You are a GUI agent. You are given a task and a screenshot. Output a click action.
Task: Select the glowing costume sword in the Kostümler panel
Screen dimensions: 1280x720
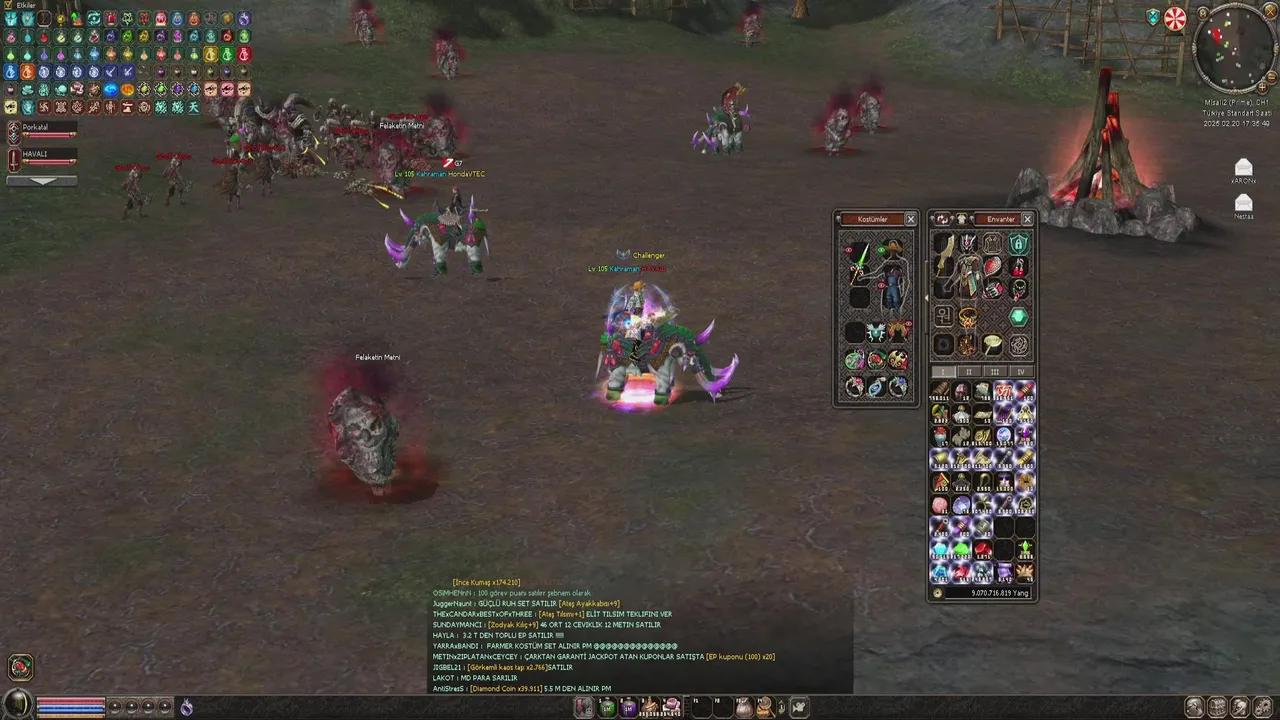pyautogui.click(x=859, y=262)
